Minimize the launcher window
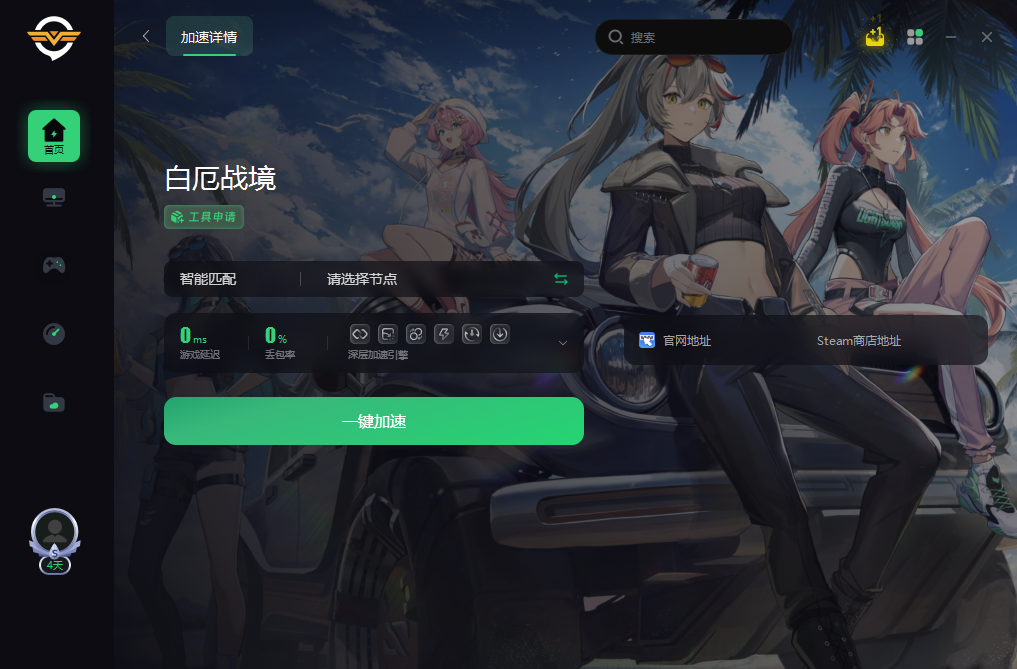Viewport: 1017px width, 669px height. [951, 37]
